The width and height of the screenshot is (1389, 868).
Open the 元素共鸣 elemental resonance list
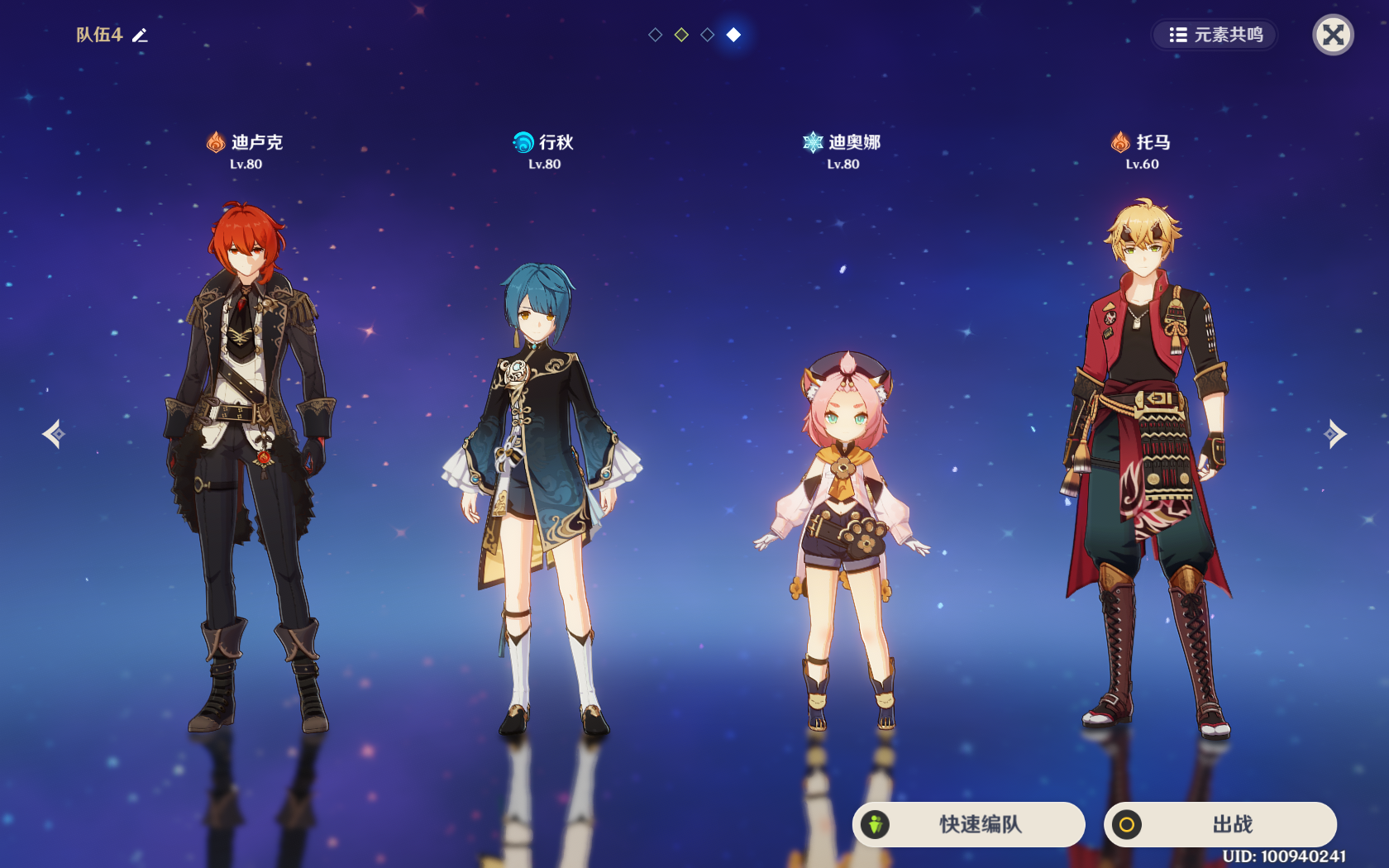(1215, 35)
